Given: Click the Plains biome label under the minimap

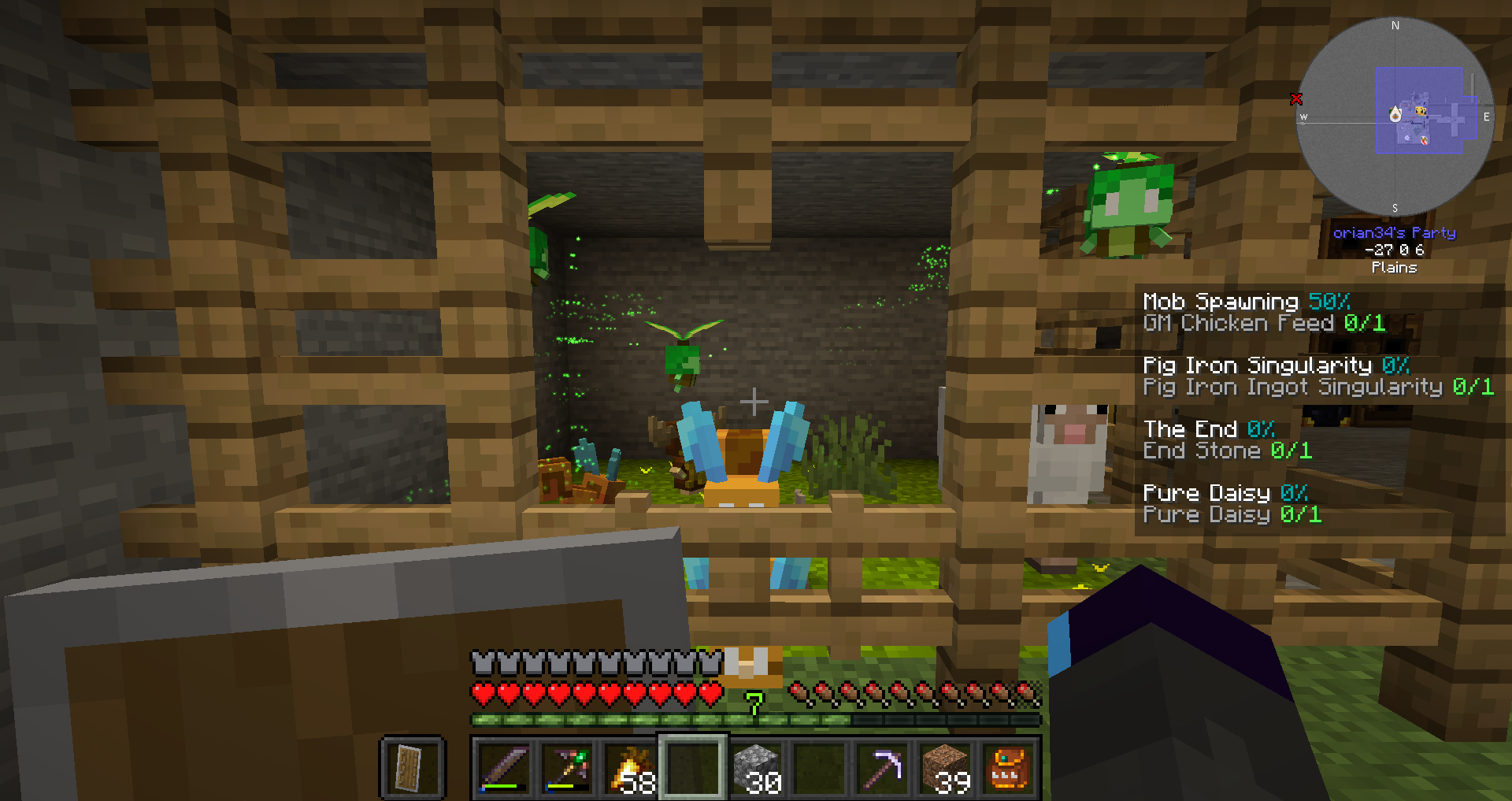Looking at the screenshot, I should point(1395,267).
